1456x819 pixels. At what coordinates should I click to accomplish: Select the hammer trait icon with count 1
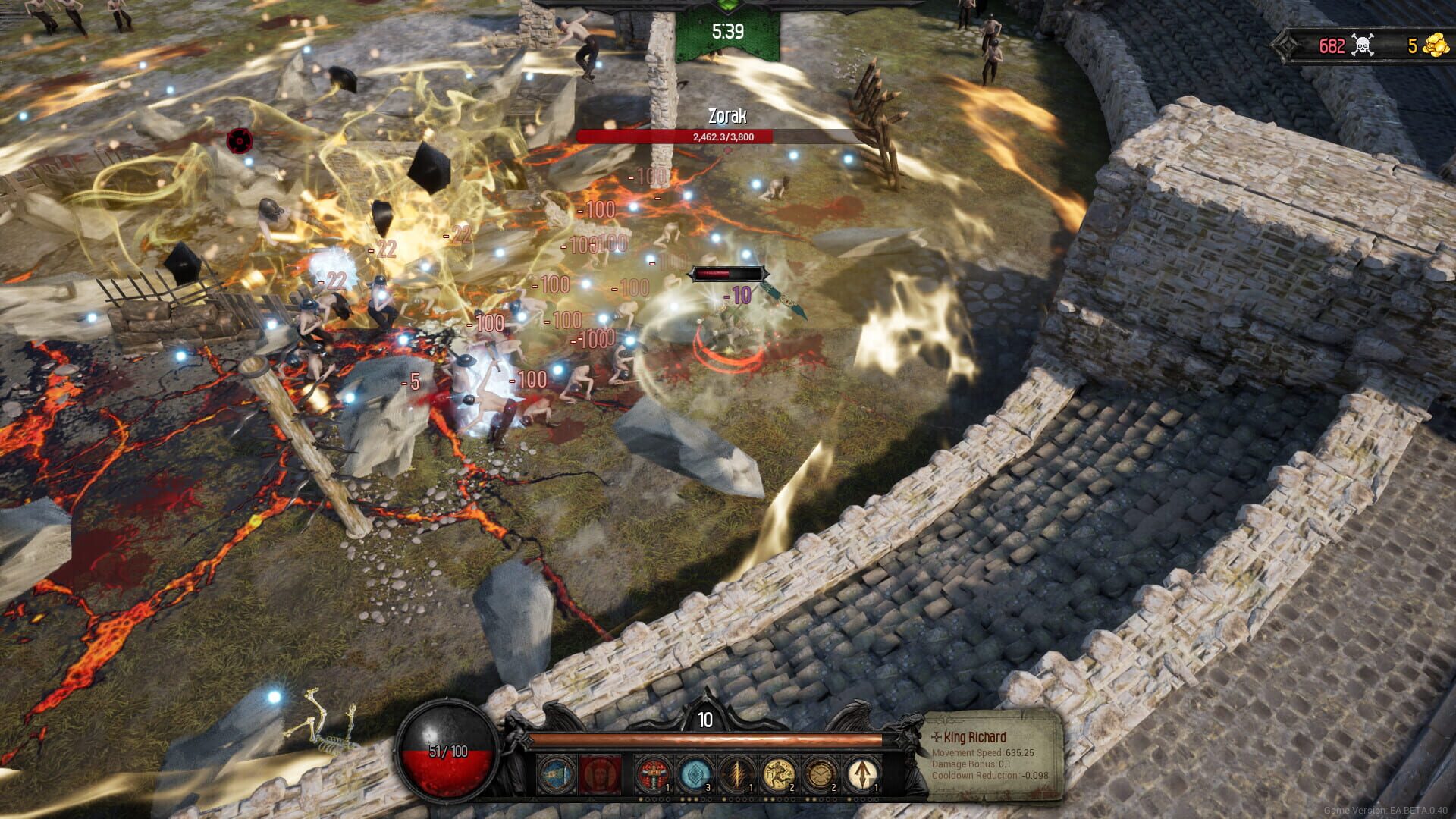tap(653, 773)
